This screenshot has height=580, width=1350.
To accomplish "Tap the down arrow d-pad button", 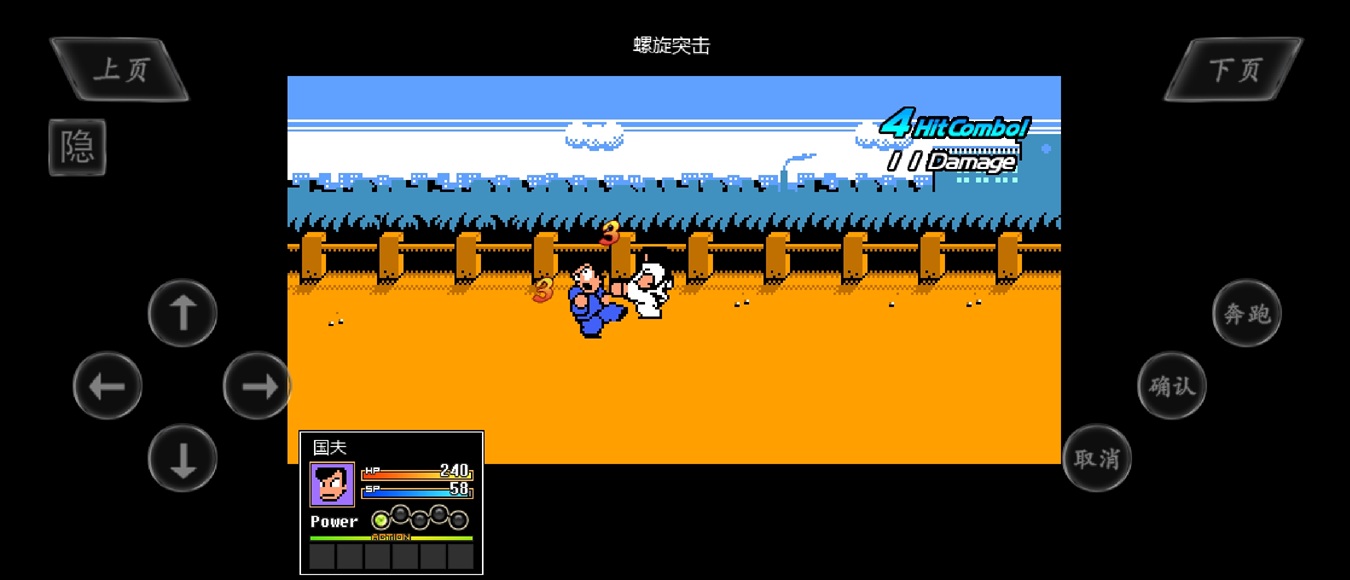I will click(x=182, y=459).
